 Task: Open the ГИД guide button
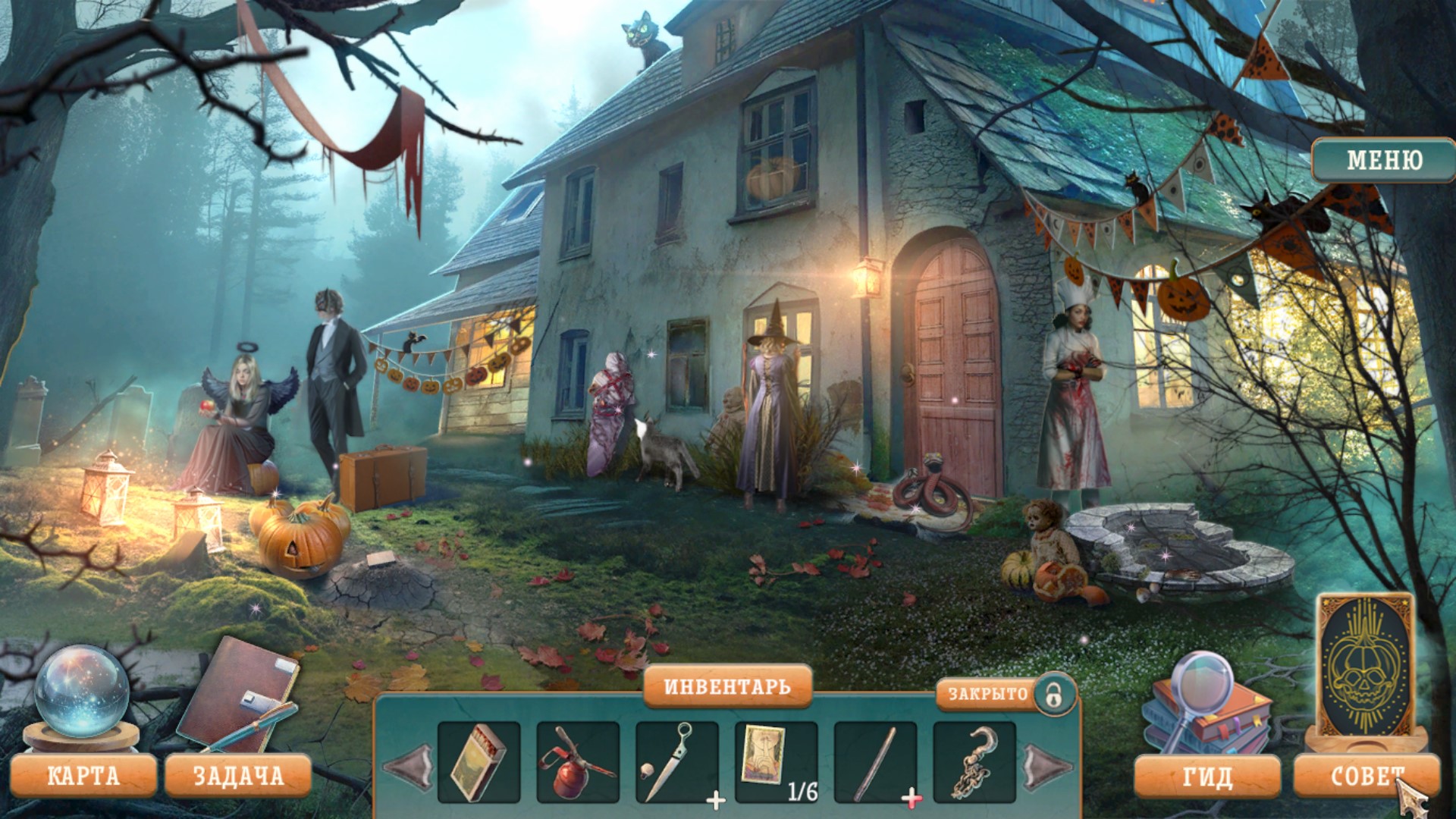point(1207,777)
